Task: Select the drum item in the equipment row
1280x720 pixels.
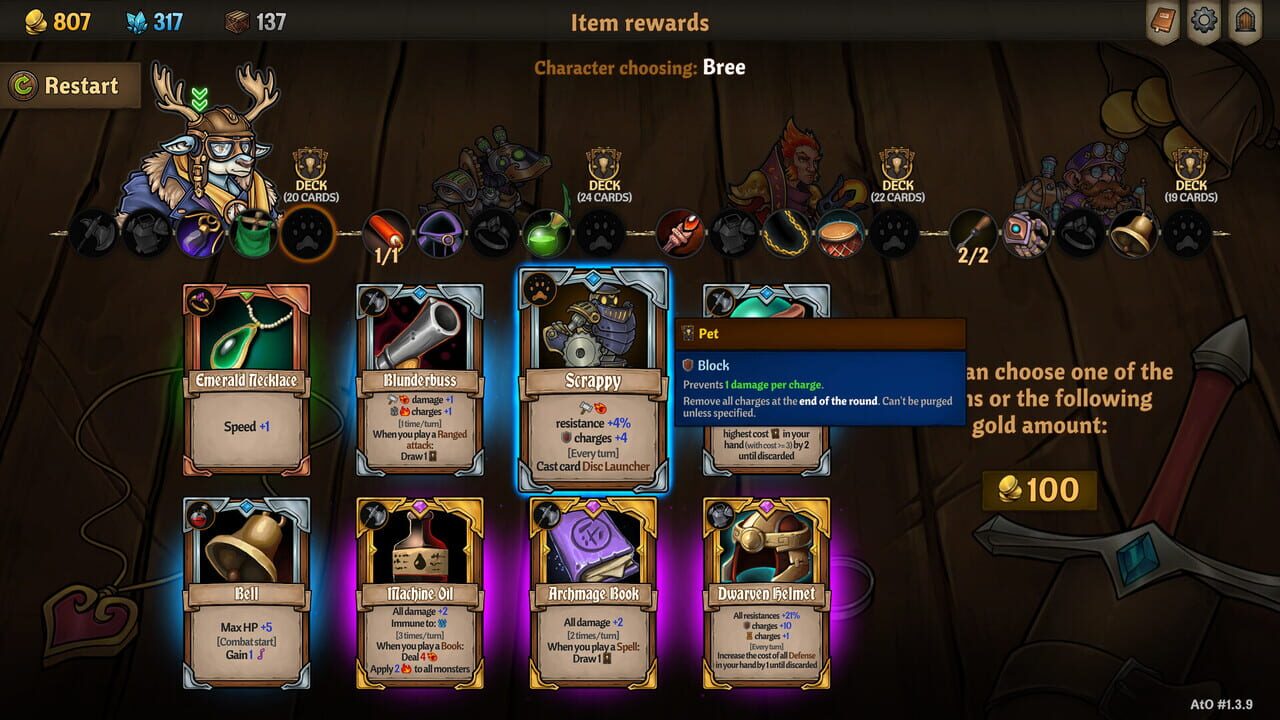Action: 839,234
